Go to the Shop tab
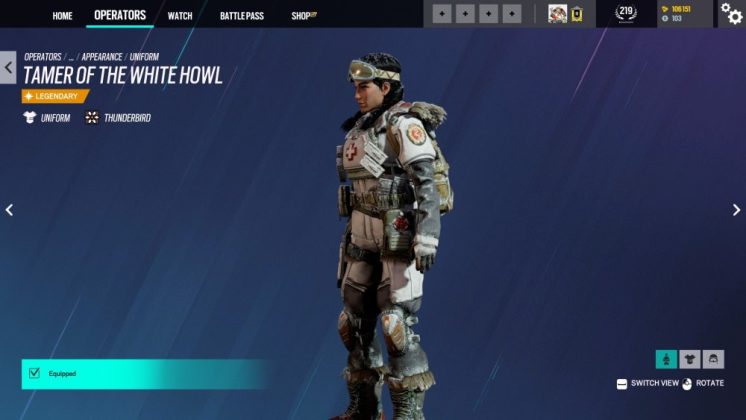 coord(302,15)
